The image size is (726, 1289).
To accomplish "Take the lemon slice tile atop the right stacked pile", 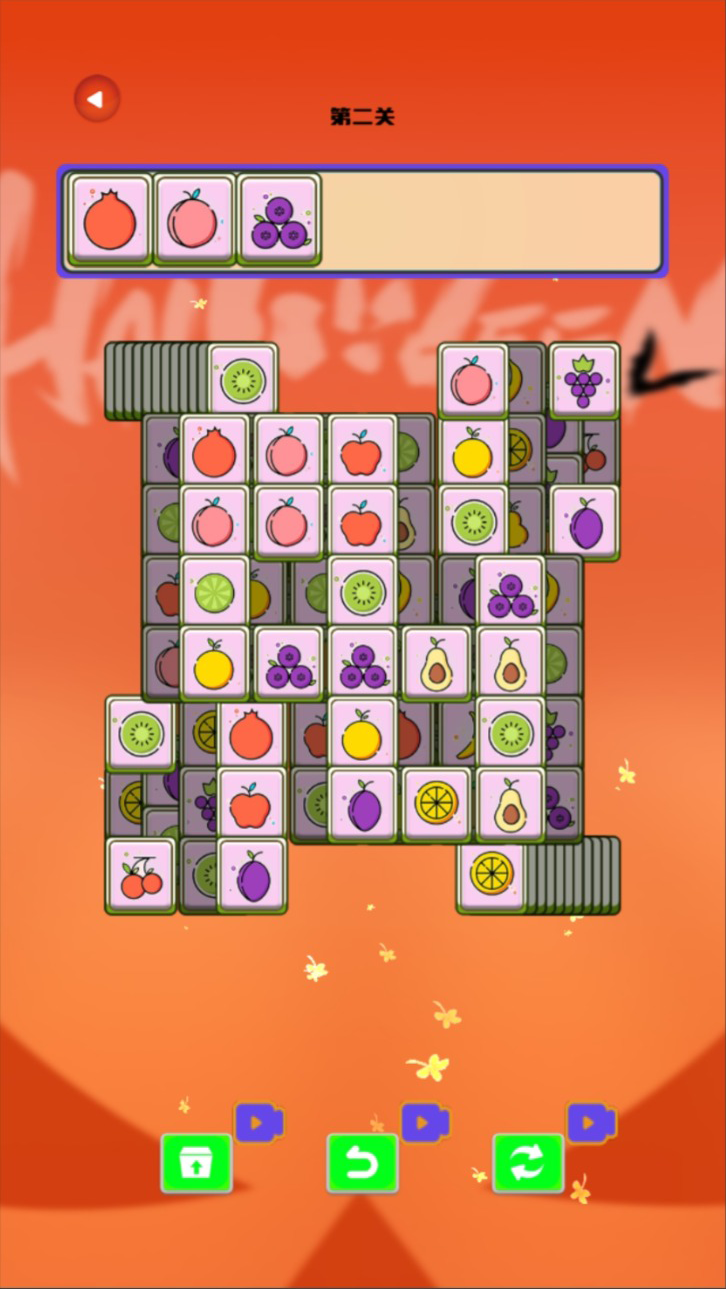I will coord(492,873).
